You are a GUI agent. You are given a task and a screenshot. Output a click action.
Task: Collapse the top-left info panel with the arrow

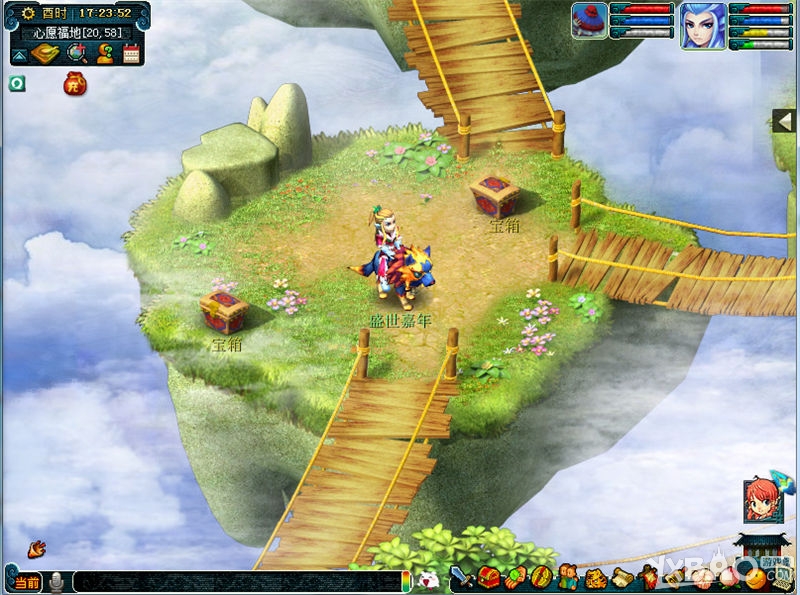coord(19,54)
